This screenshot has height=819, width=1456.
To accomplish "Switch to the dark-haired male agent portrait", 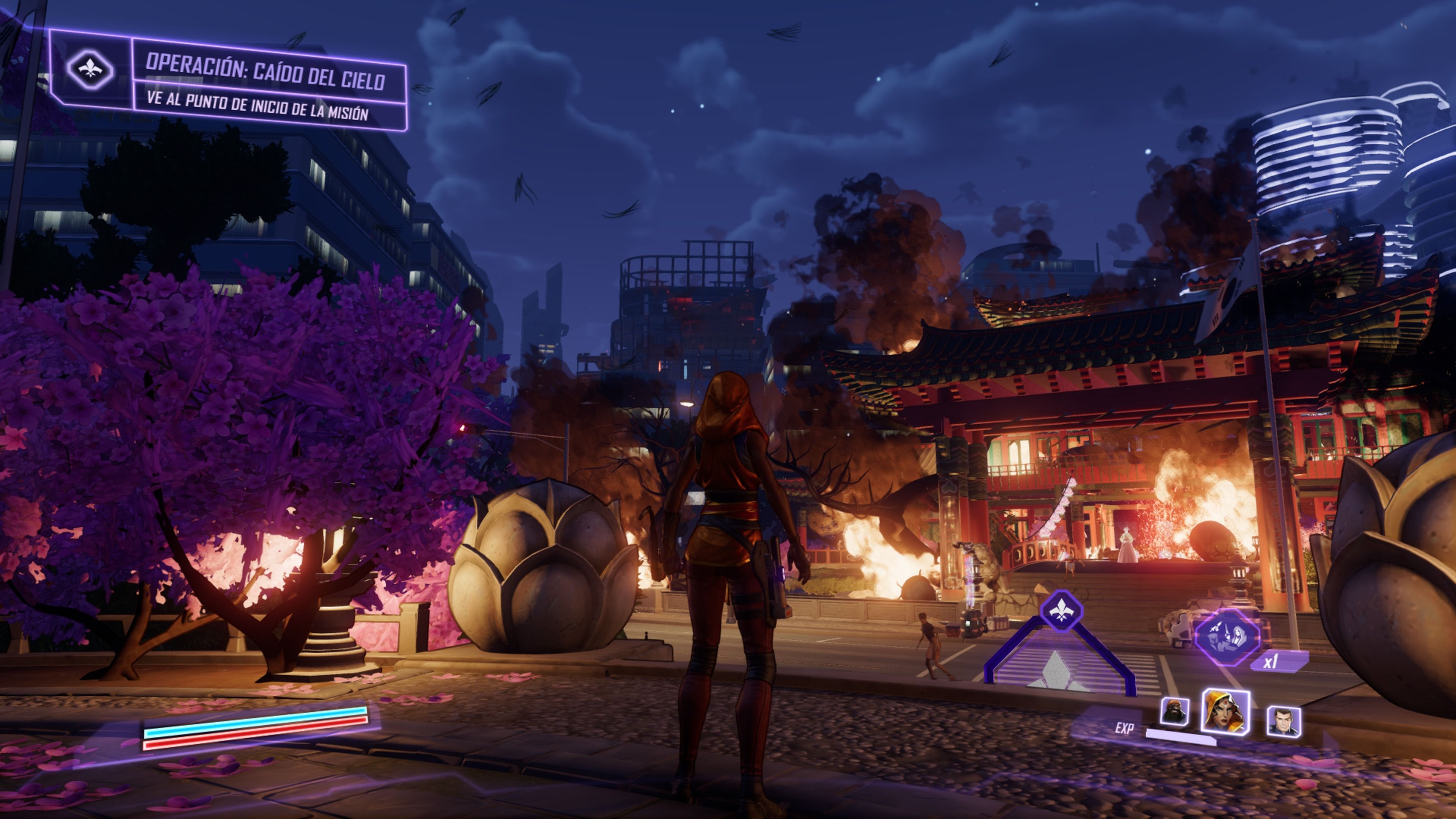I will pos(1283,721).
